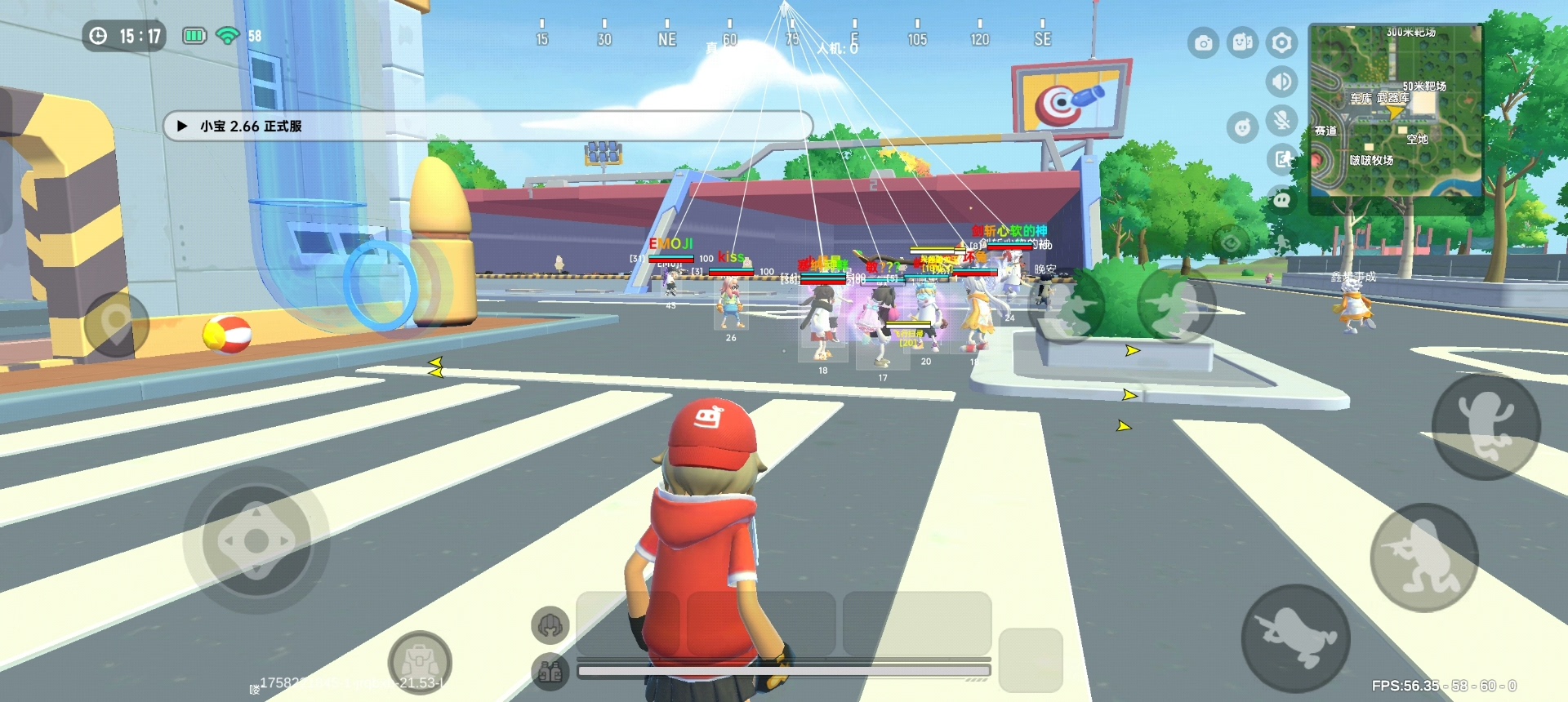The height and width of the screenshot is (702, 1568).
Task: Open the two-faces friends icon
Action: [1242, 43]
